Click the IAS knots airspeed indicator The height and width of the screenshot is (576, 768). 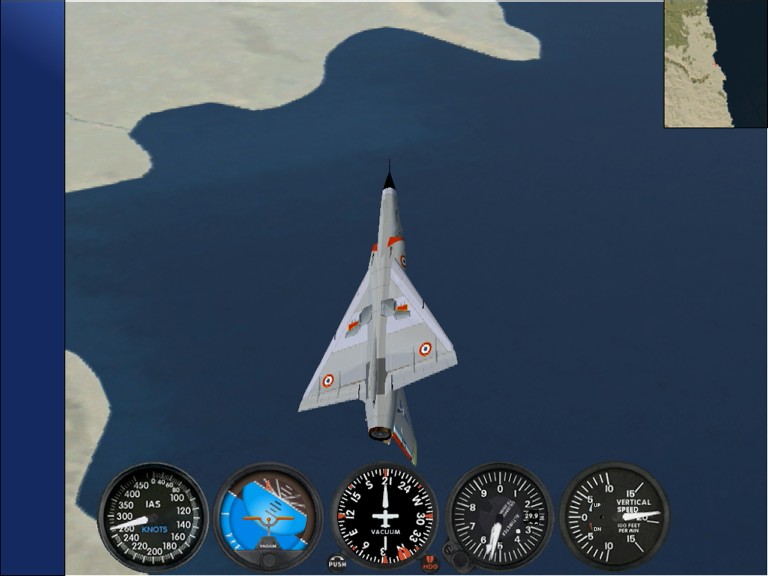(x=153, y=516)
